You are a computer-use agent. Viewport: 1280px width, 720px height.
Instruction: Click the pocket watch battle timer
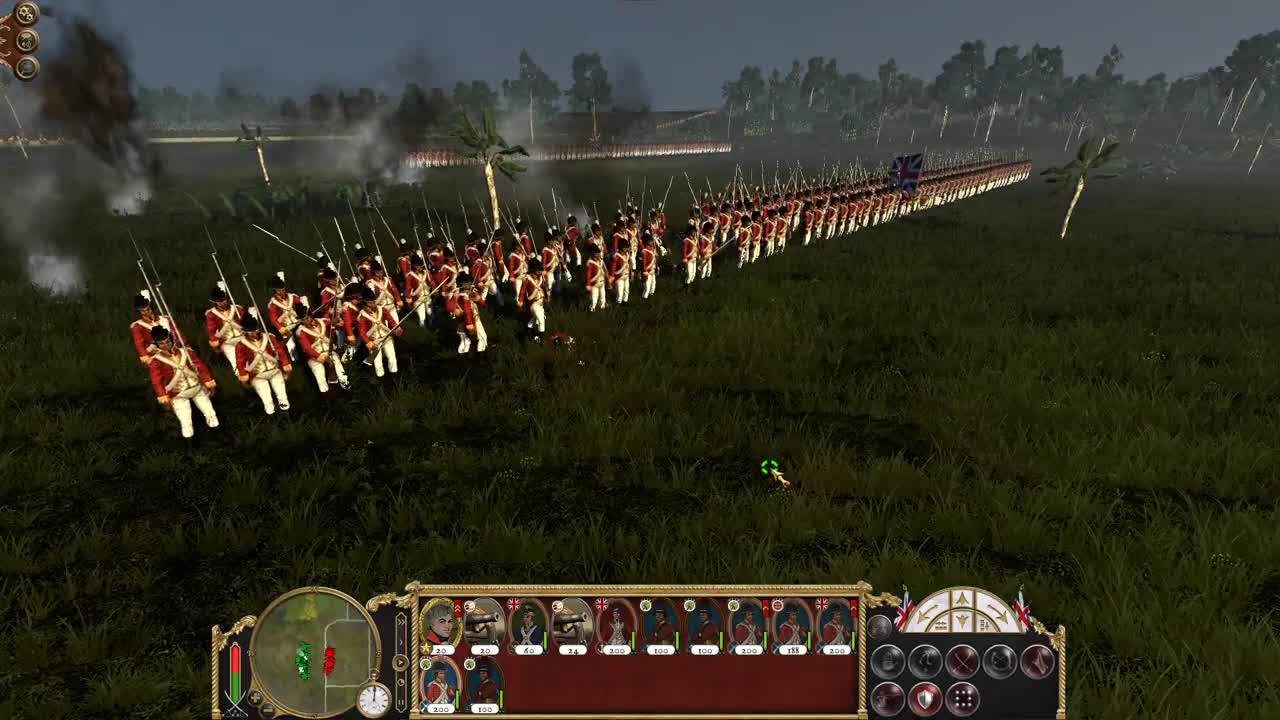pos(374,697)
